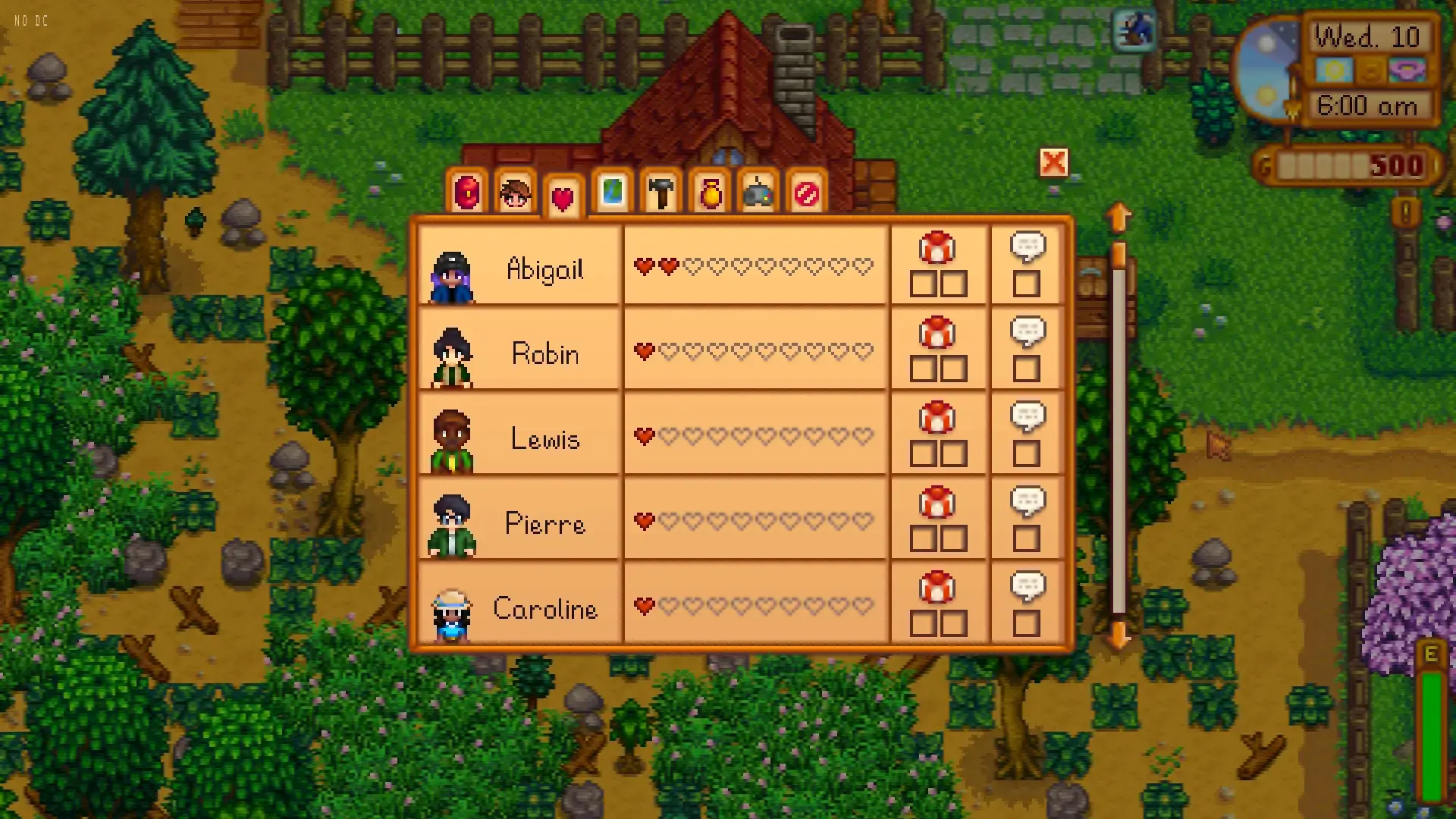Open the Collections bag tab

pos(711,192)
